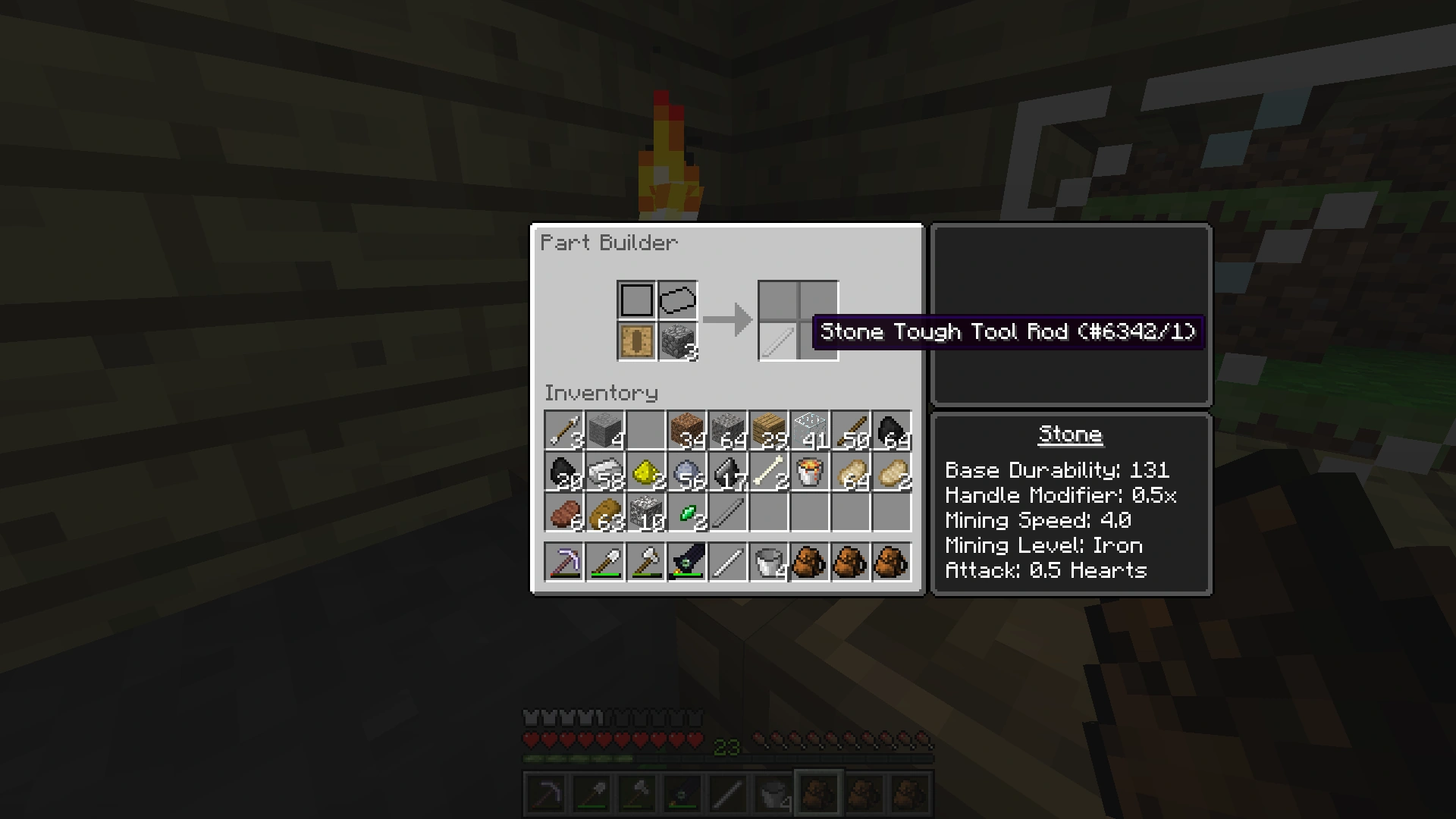Click the stack of sticks in the inventory
The height and width of the screenshot is (819, 1456).
[851, 428]
